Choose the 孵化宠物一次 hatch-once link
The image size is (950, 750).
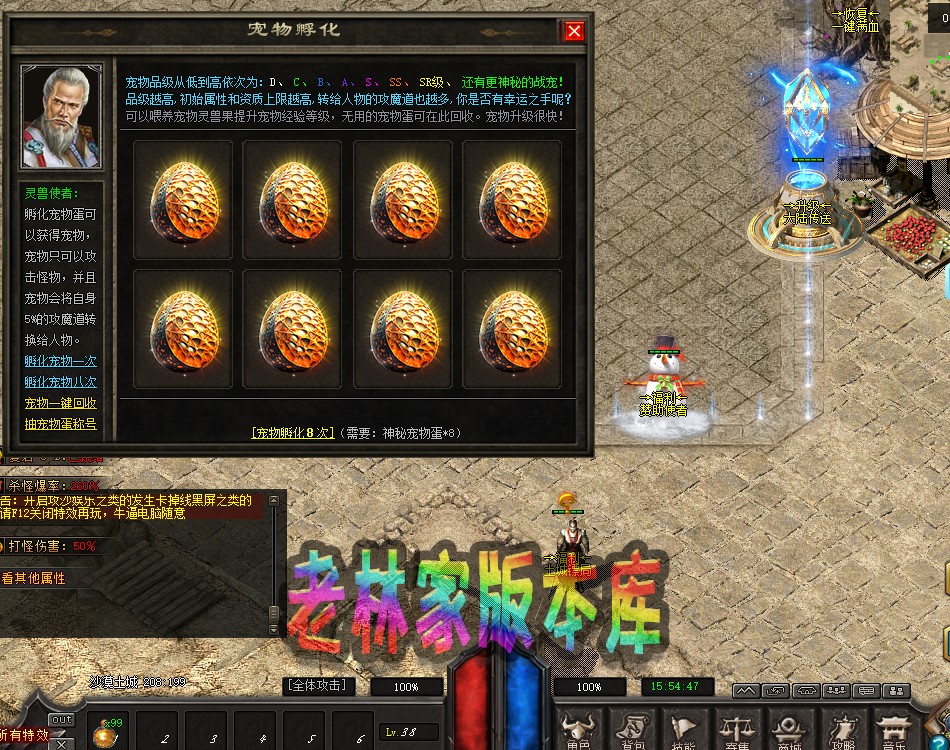tap(61, 361)
